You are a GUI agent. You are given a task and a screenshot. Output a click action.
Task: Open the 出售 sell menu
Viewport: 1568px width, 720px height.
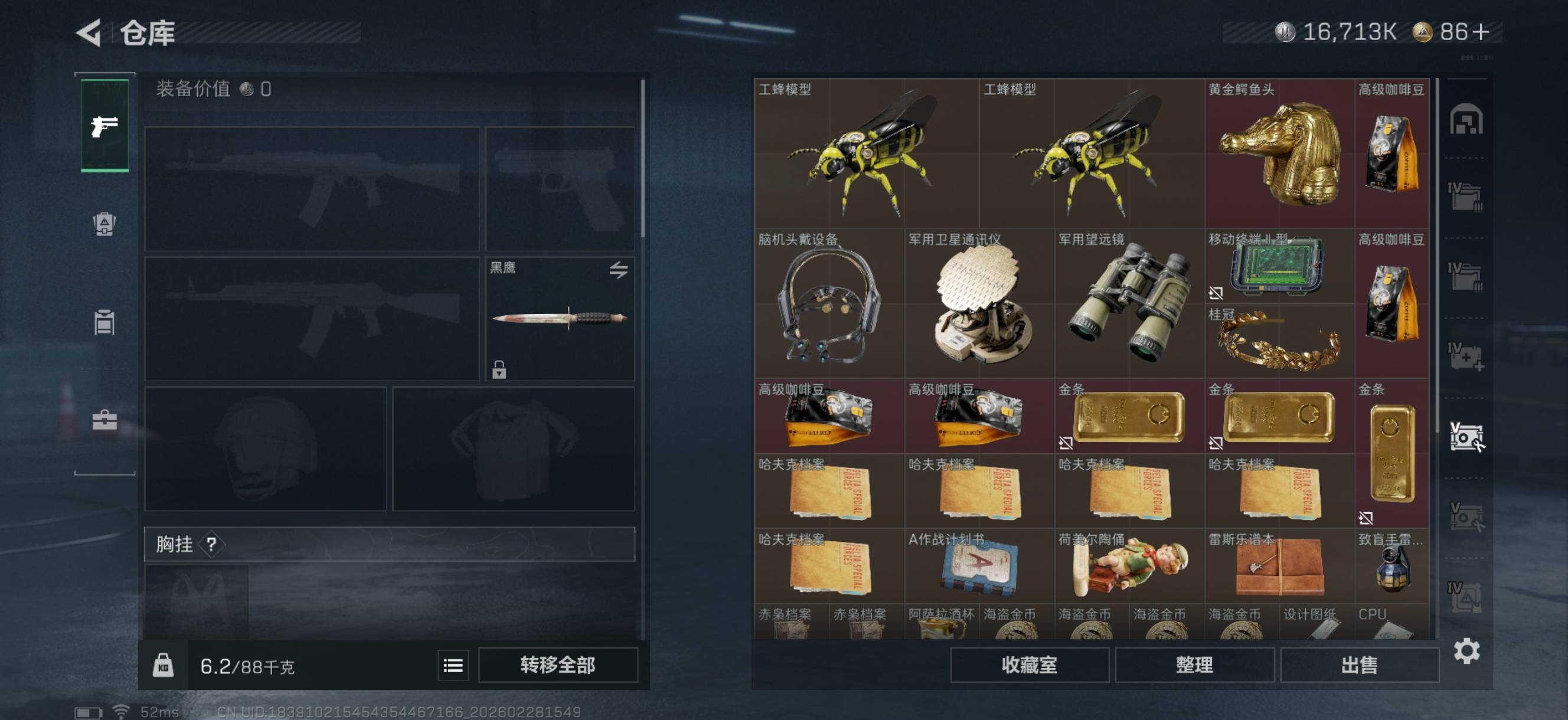point(1359,665)
